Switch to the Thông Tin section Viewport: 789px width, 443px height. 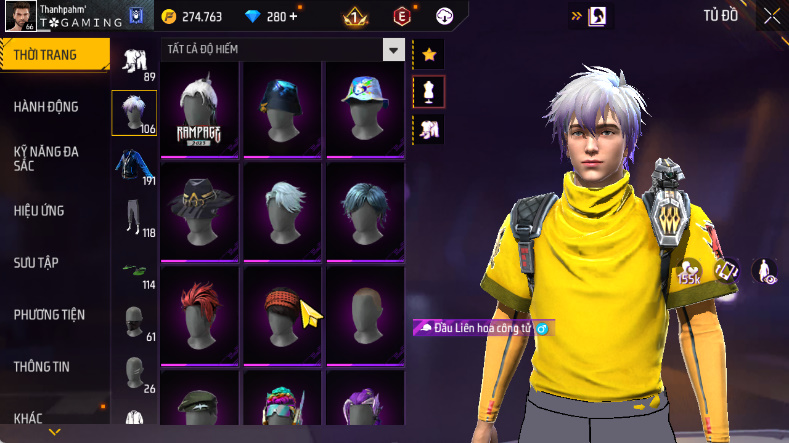tap(41, 367)
